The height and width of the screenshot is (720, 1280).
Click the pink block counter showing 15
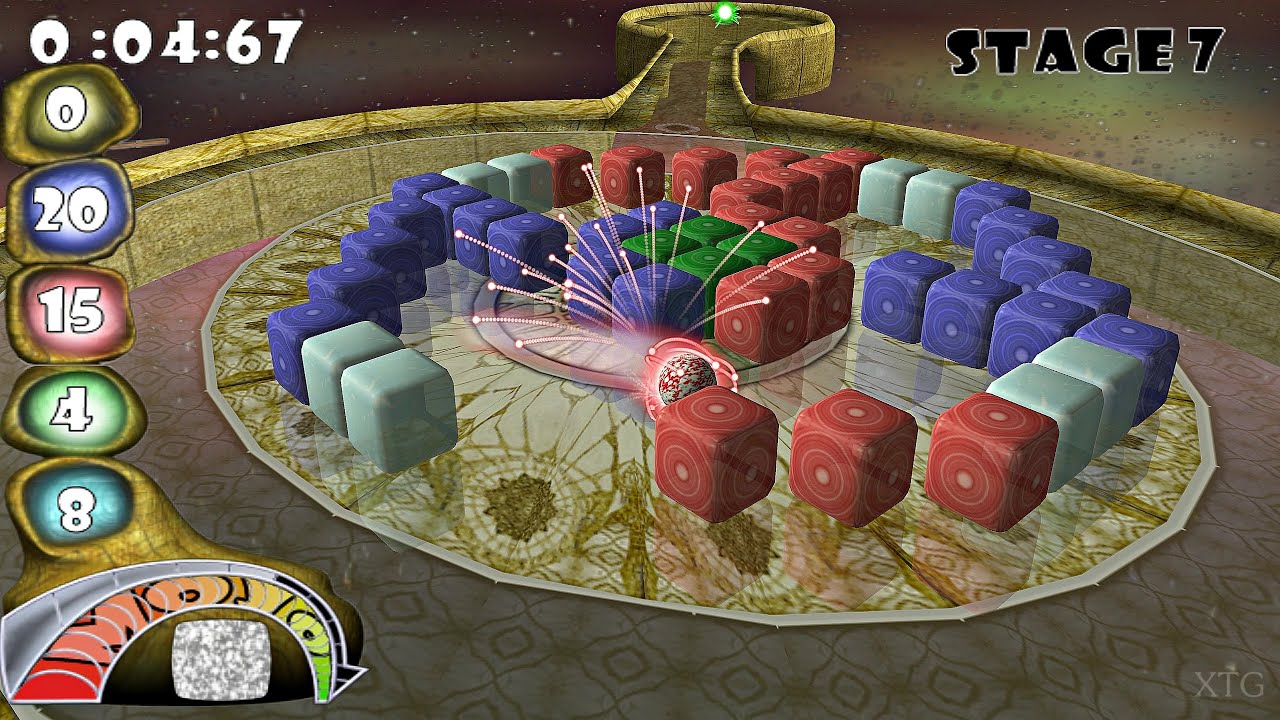74,312
